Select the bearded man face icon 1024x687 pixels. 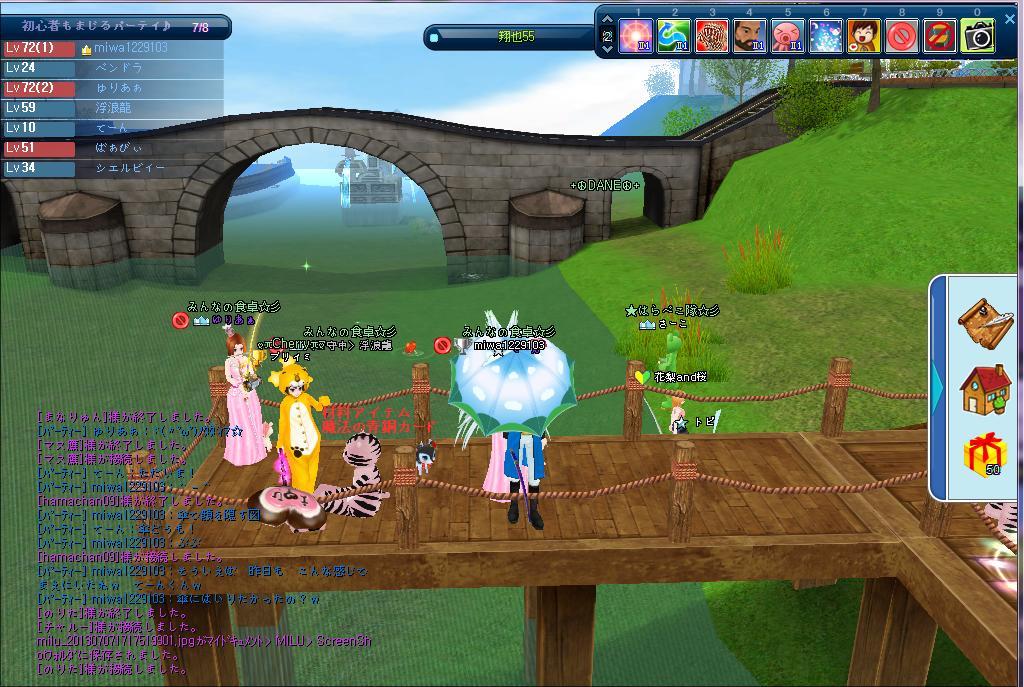coord(750,37)
